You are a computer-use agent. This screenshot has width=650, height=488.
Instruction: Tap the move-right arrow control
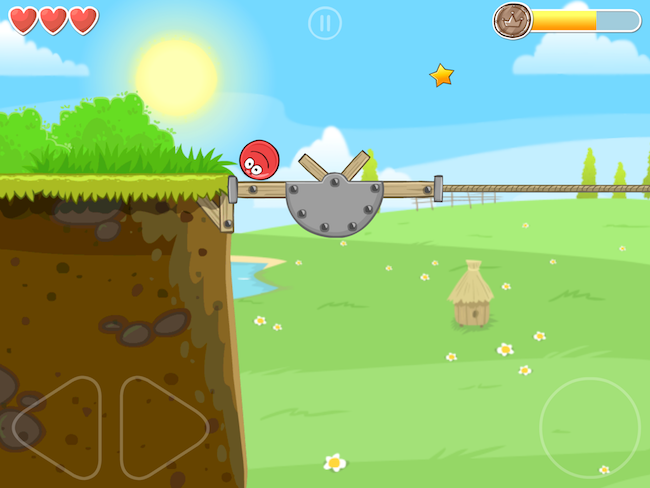point(162,427)
